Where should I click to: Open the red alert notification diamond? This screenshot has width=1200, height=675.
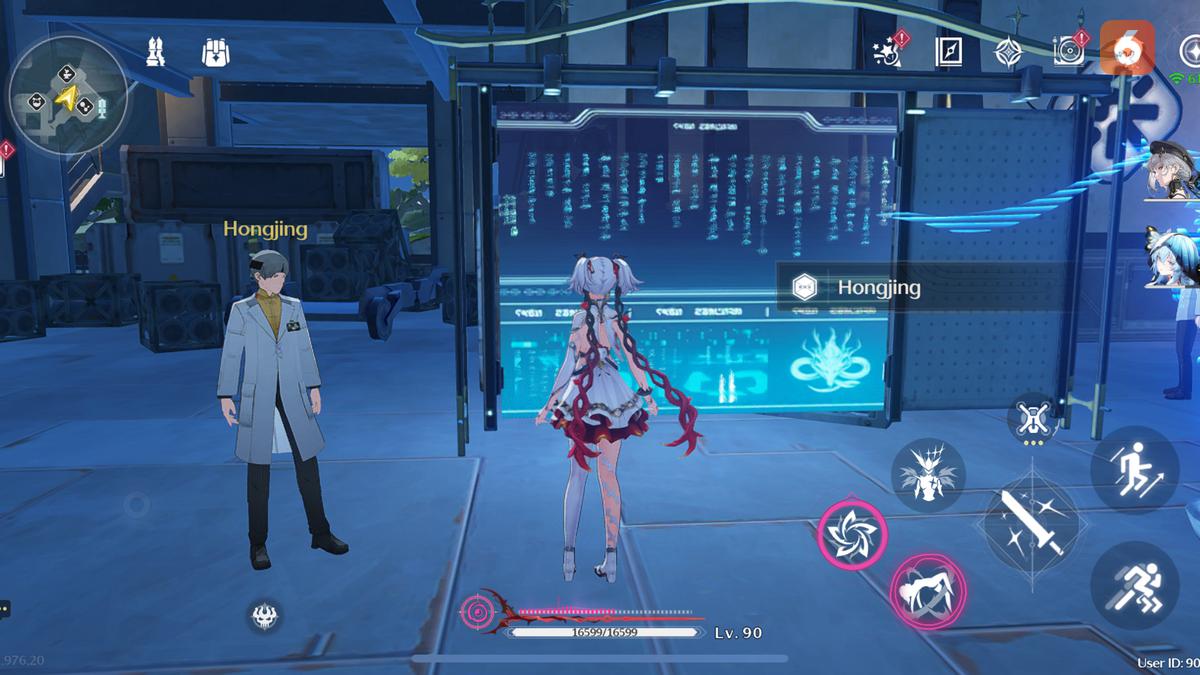pos(7,152)
